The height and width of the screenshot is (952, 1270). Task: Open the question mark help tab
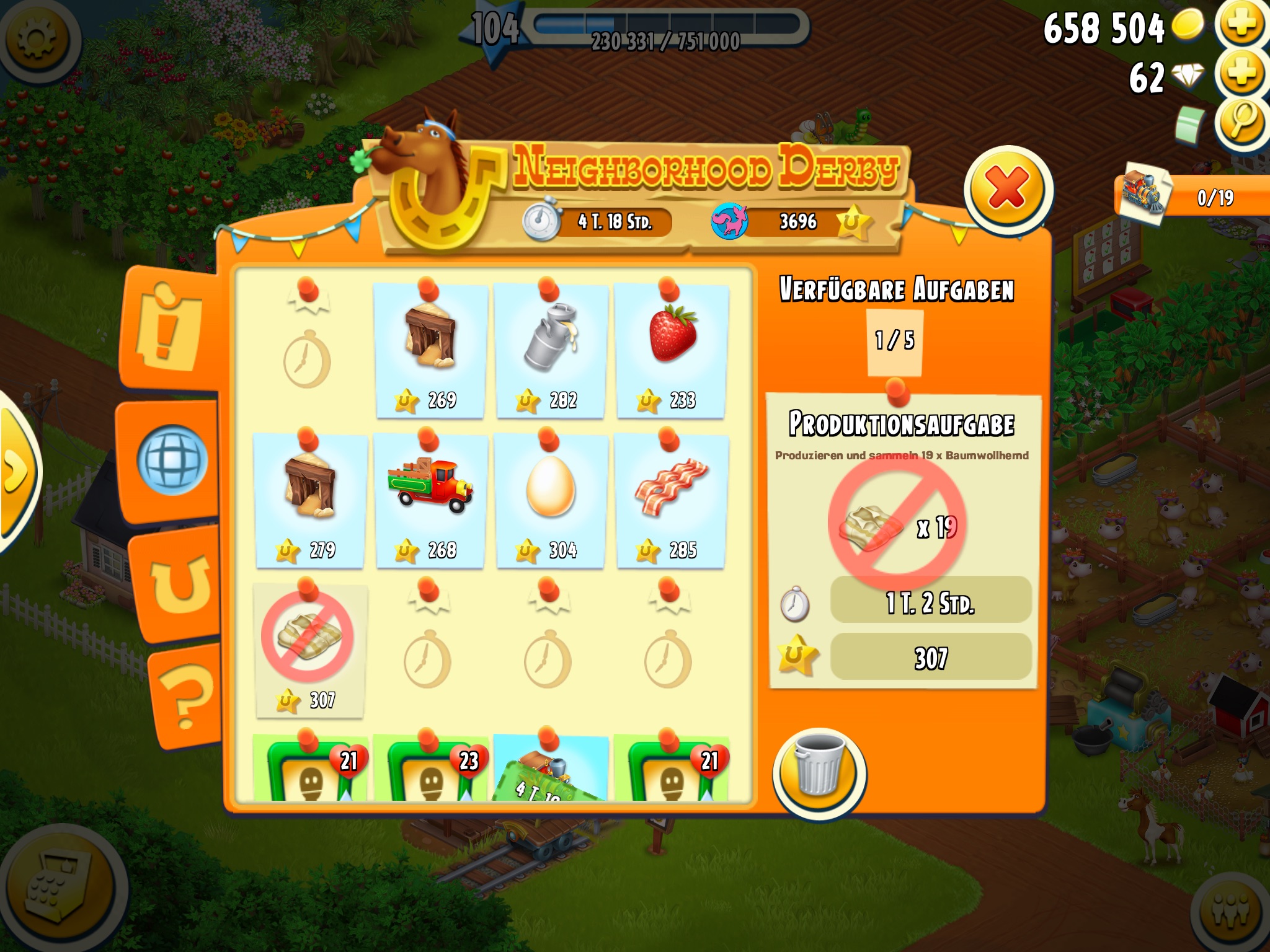[x=186, y=695]
